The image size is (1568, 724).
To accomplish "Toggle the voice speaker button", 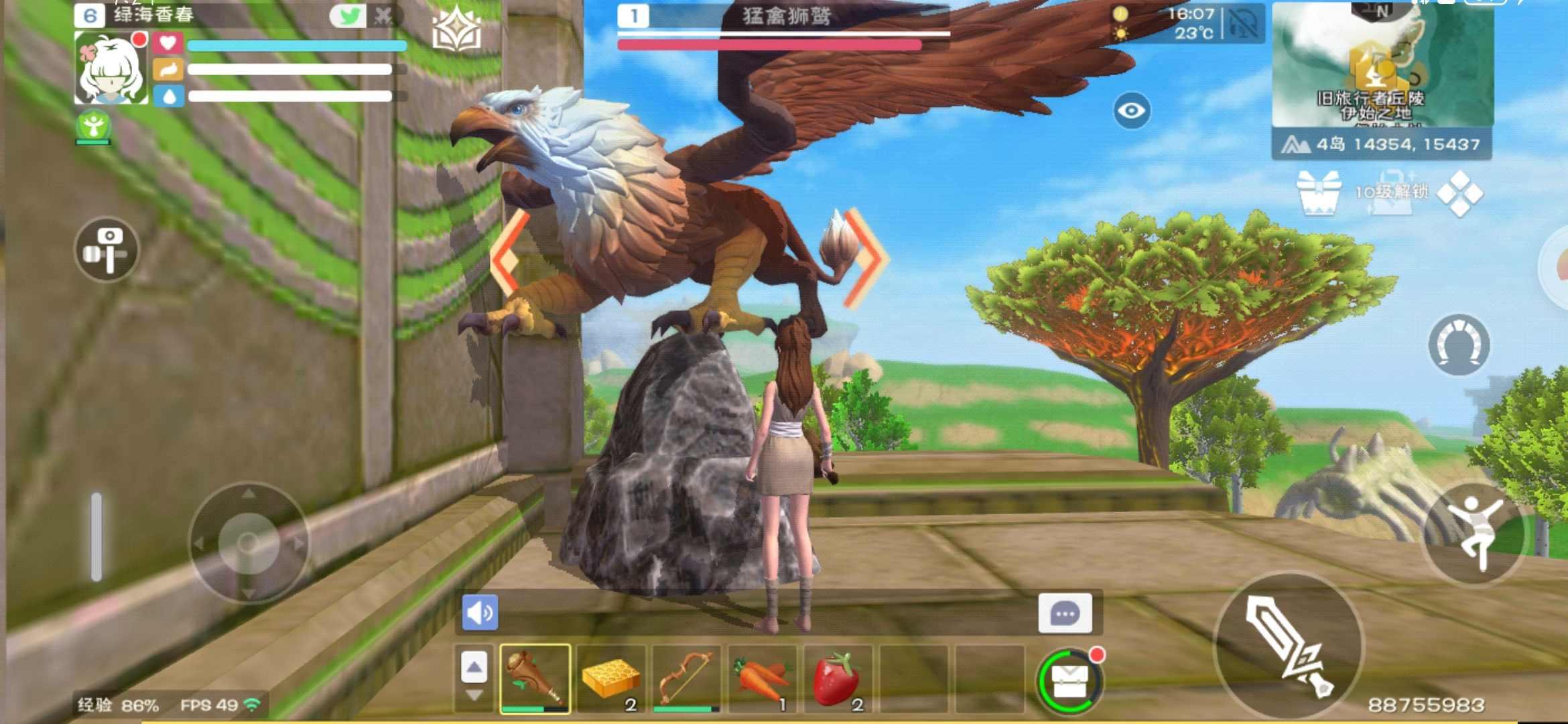I will point(480,613).
